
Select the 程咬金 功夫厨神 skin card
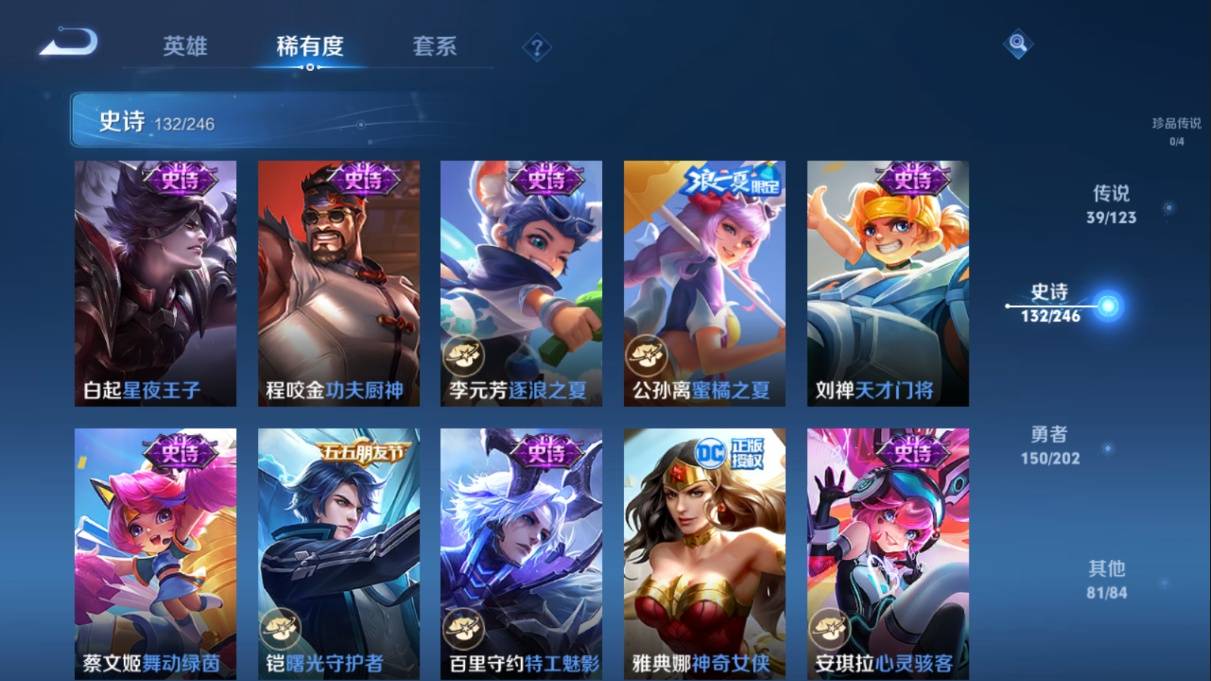[339, 283]
